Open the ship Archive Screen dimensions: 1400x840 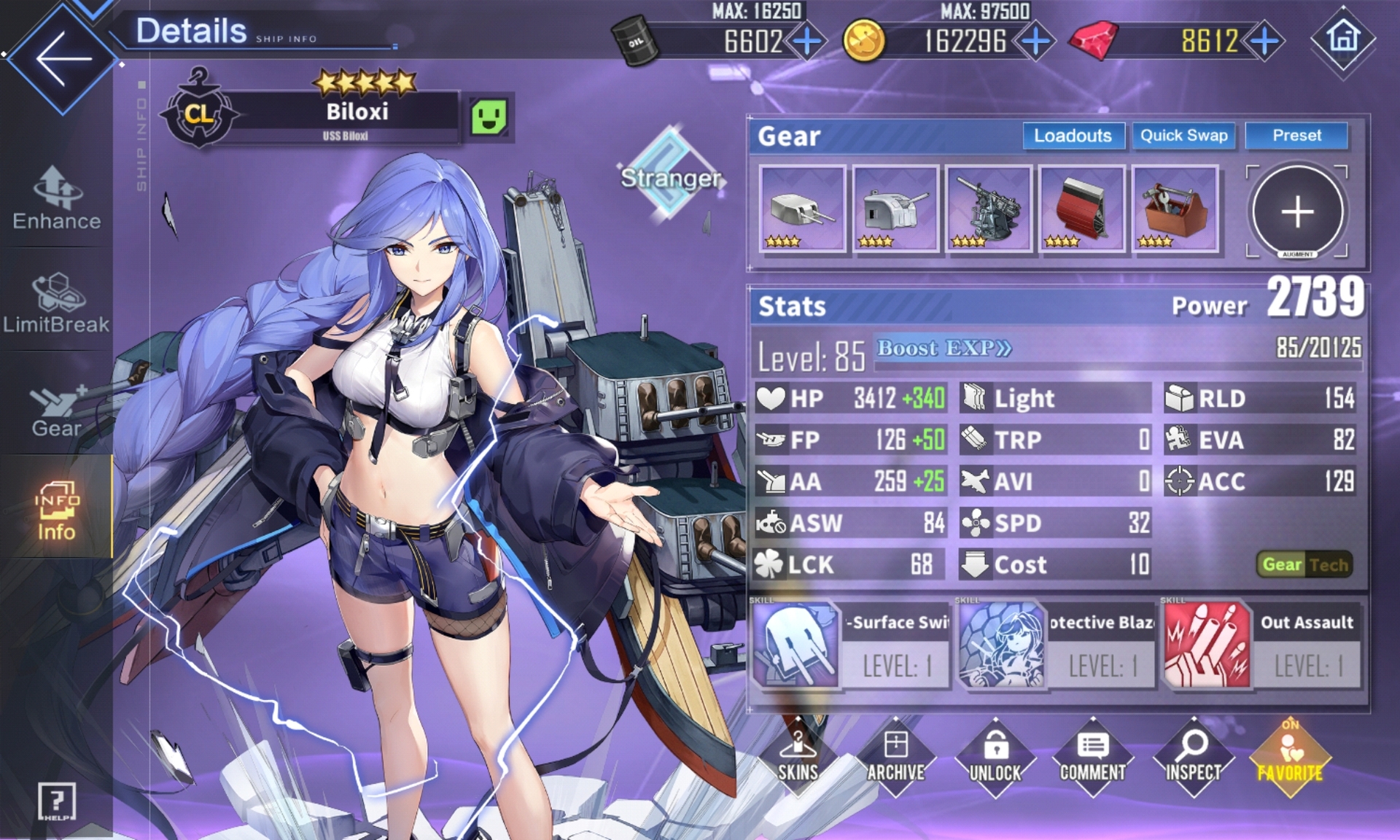[x=895, y=758]
